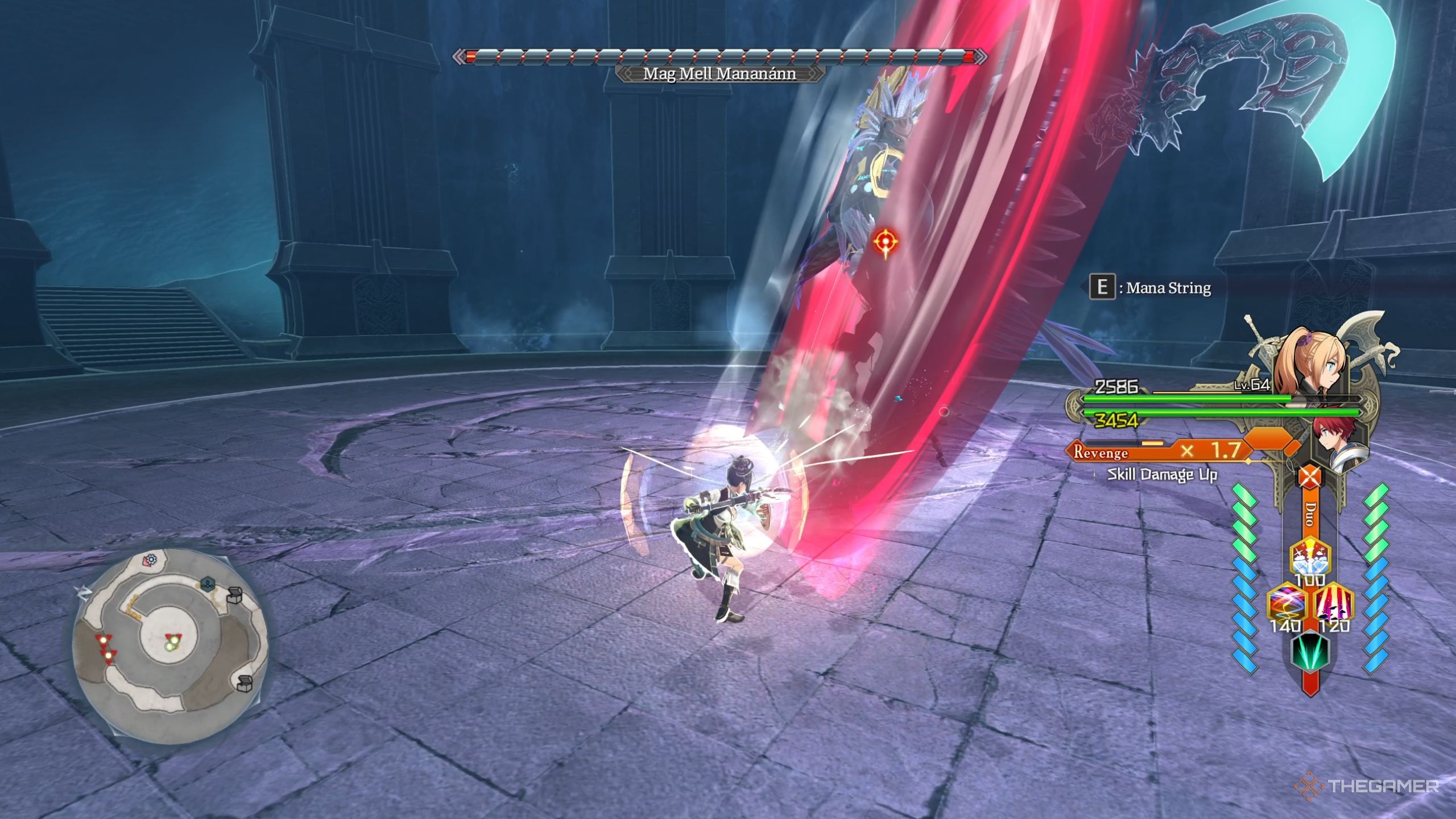1456x819 pixels.
Task: Click the red enemy arrow marker on the minimap
Action: click(x=104, y=640)
